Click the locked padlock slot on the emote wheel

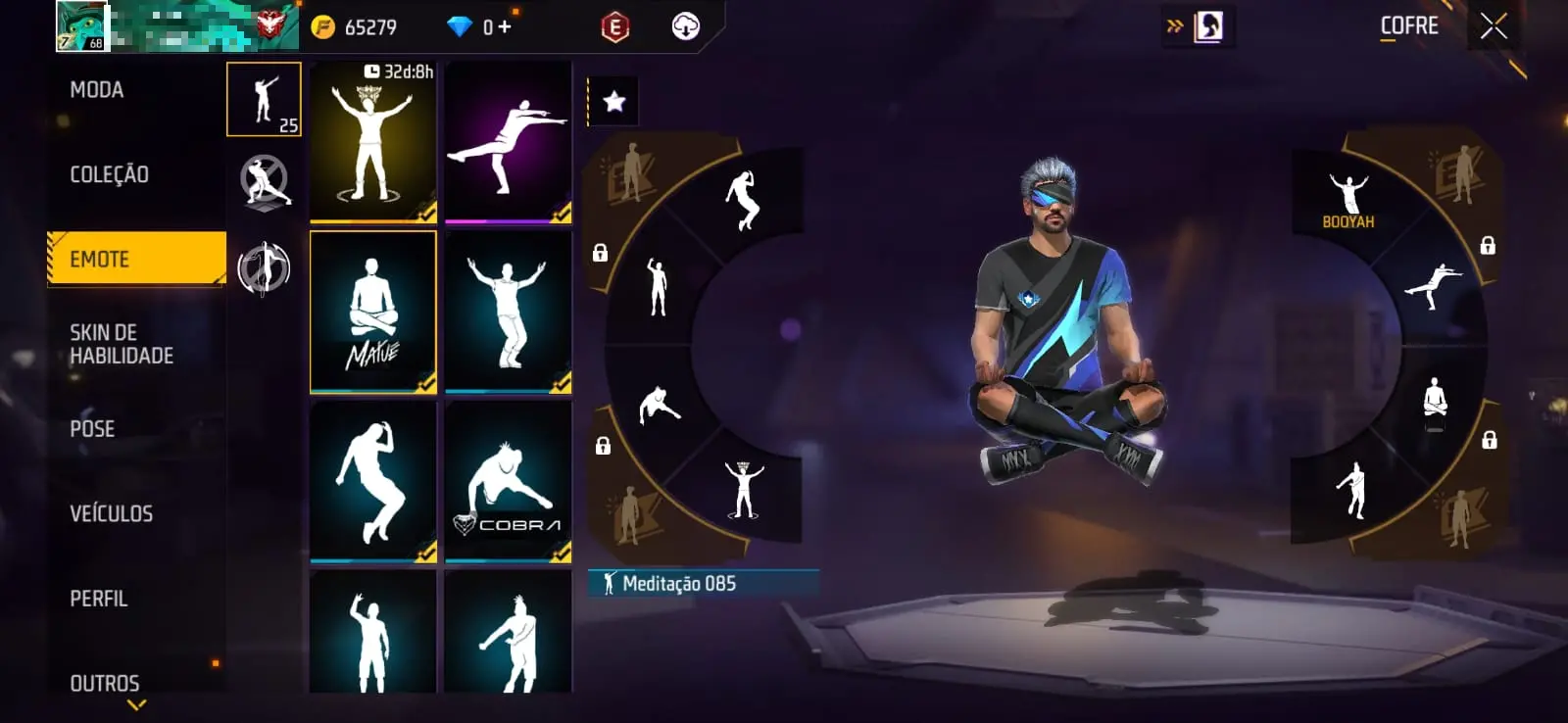click(x=599, y=254)
